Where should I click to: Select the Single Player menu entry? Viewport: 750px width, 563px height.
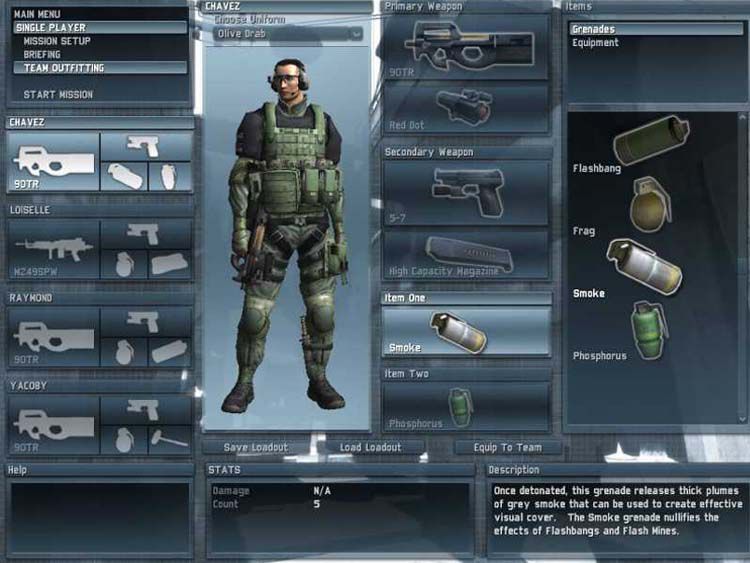click(x=52, y=28)
